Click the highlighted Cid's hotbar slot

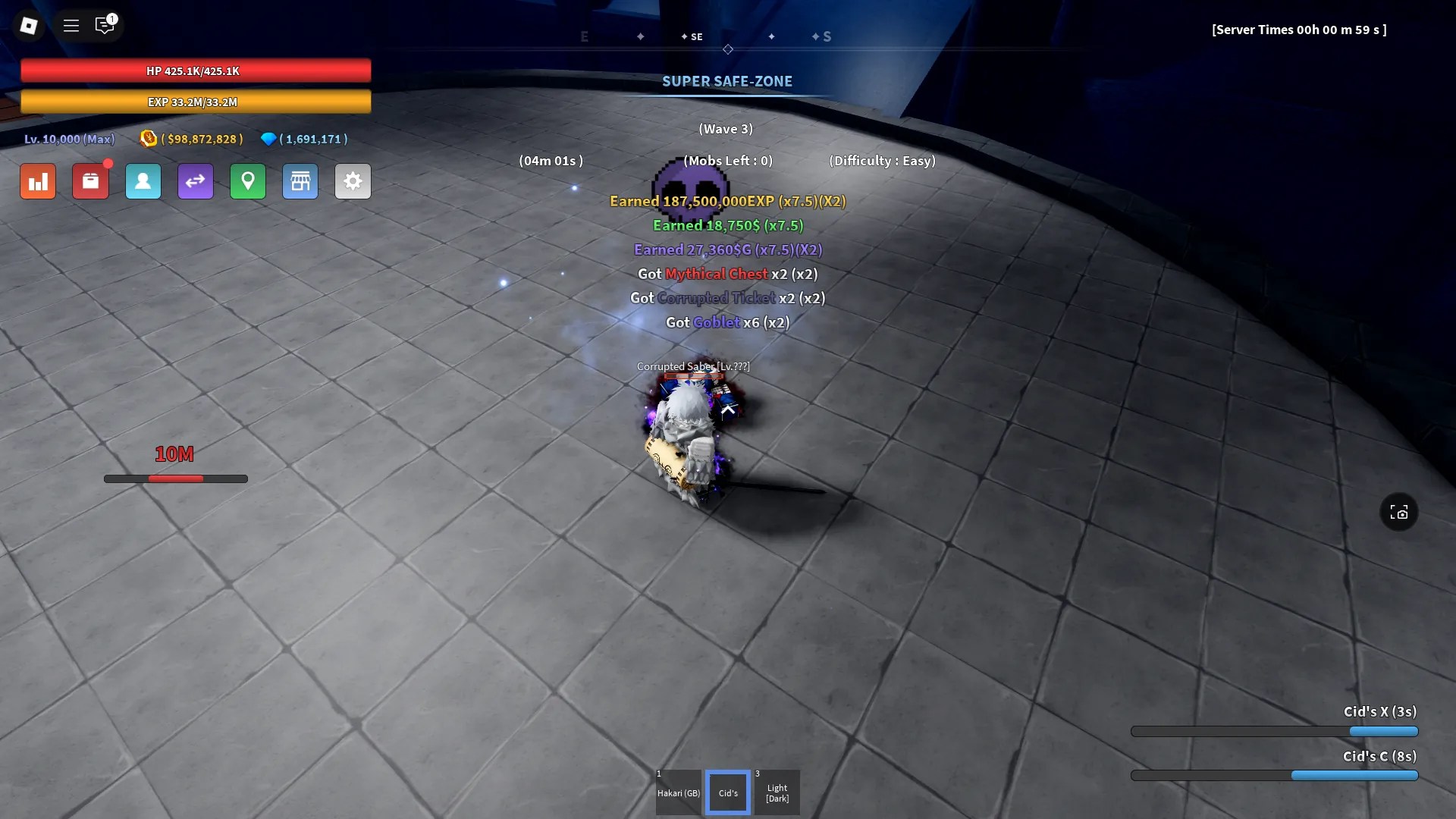727,792
